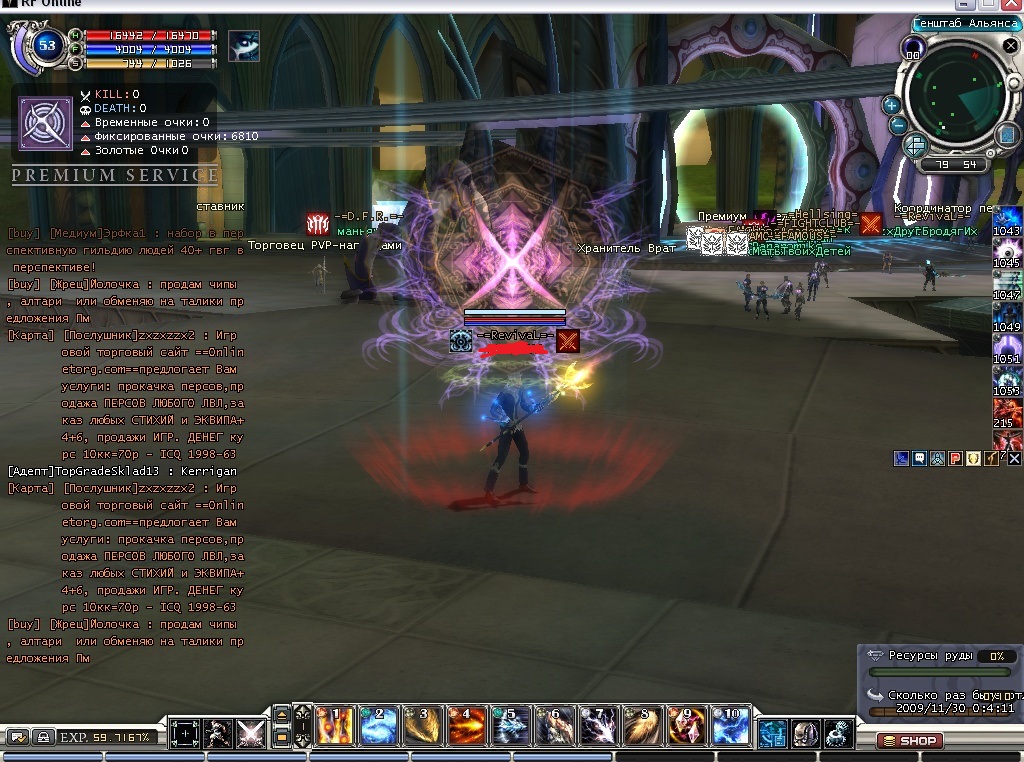Click the red buff icon numbered 215
The image size is (1024, 762).
(1006, 412)
